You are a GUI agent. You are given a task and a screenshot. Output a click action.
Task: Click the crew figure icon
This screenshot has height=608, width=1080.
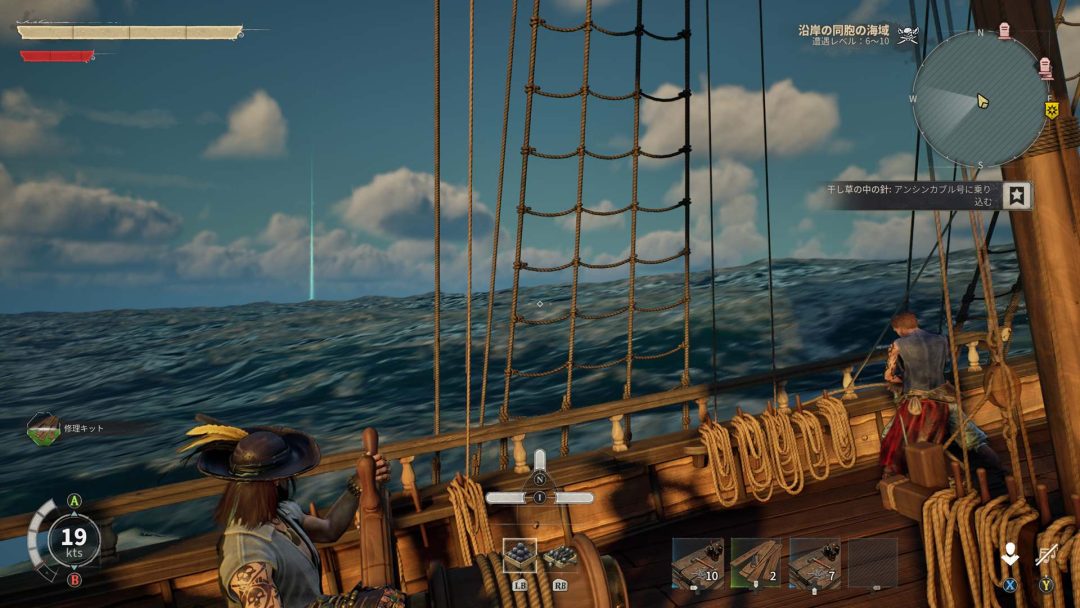point(1010,556)
